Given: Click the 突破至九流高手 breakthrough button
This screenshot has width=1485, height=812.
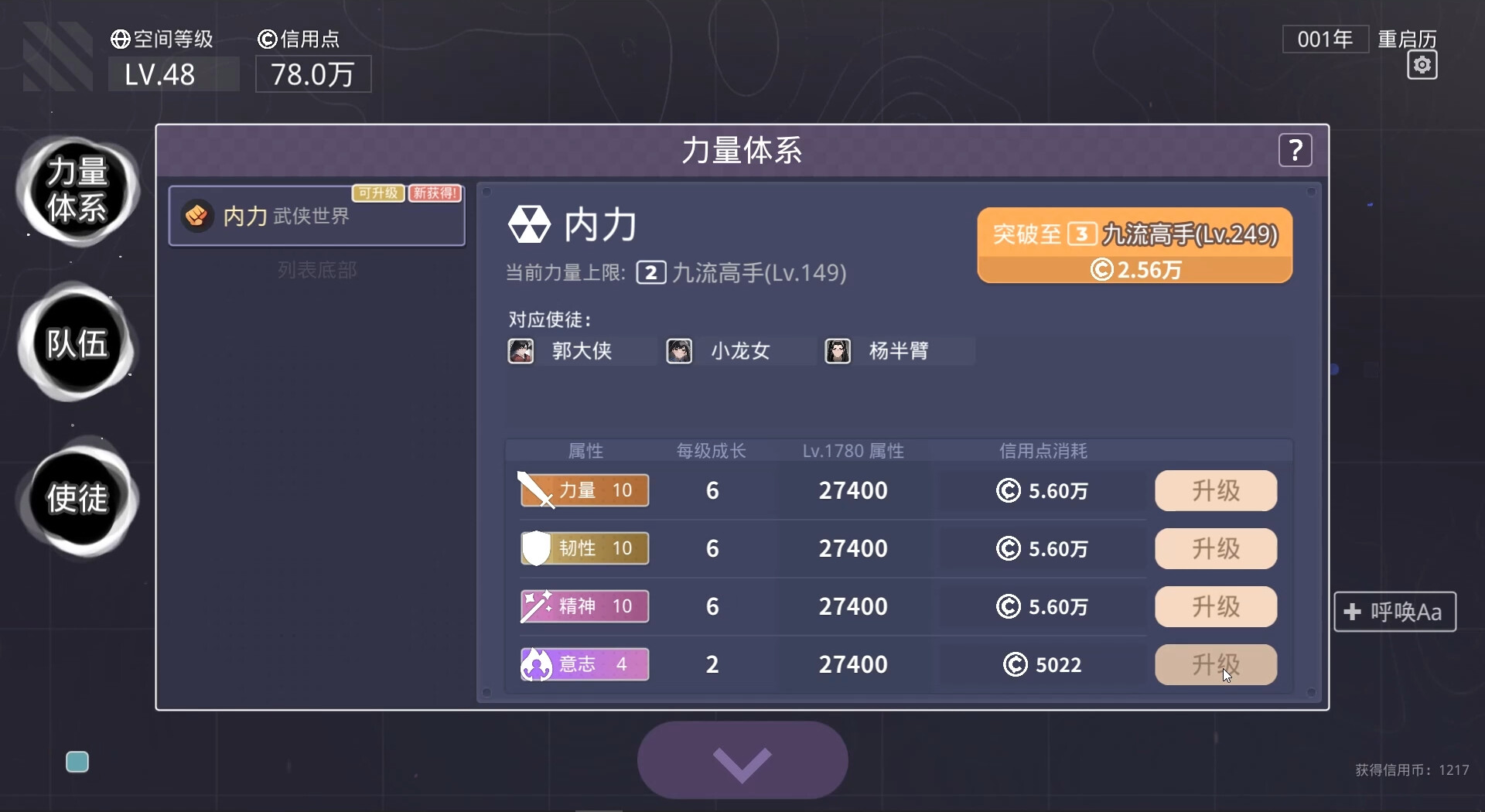Looking at the screenshot, I should pos(1134,246).
